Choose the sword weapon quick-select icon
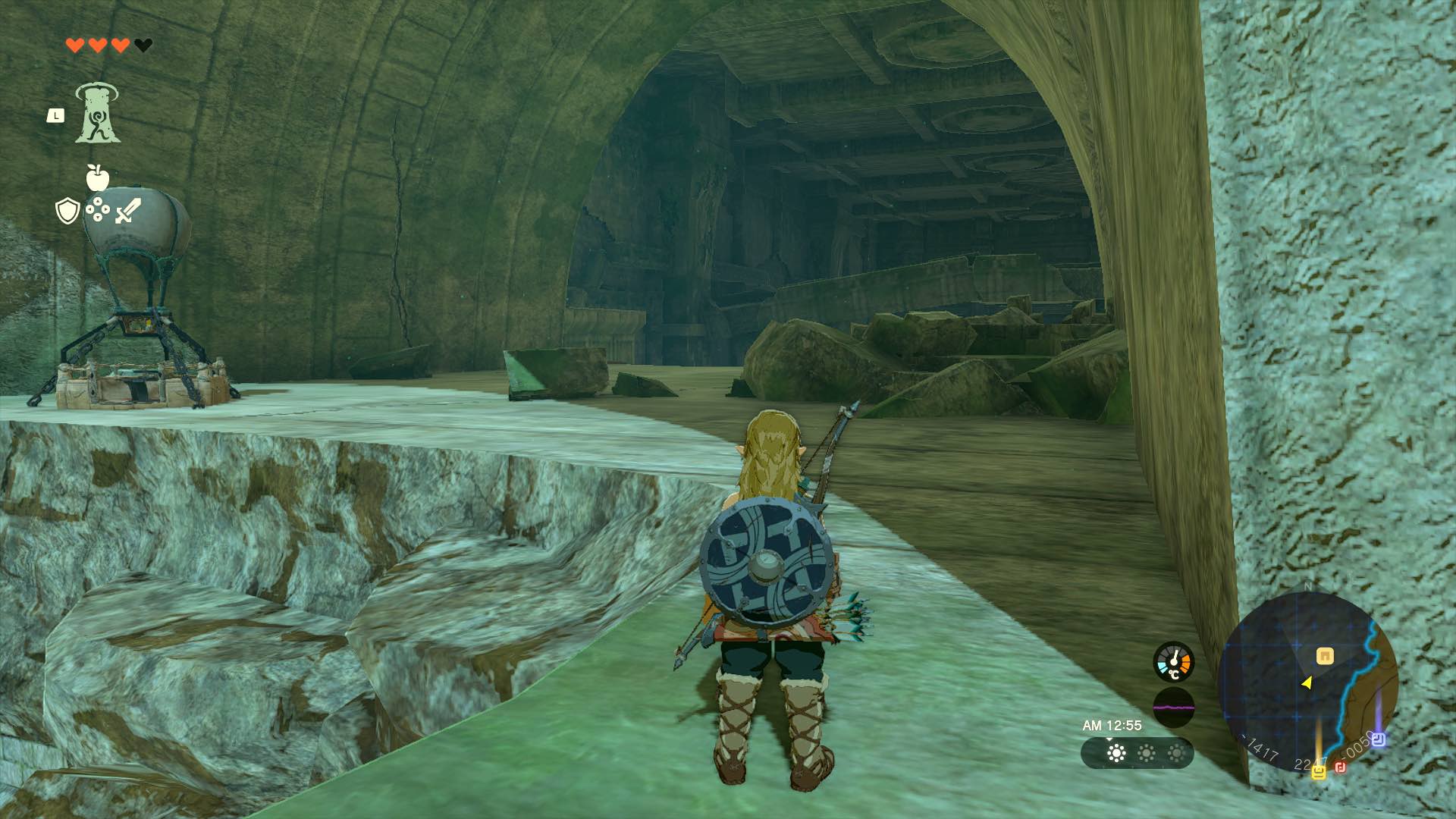The width and height of the screenshot is (1456, 819). [127, 211]
